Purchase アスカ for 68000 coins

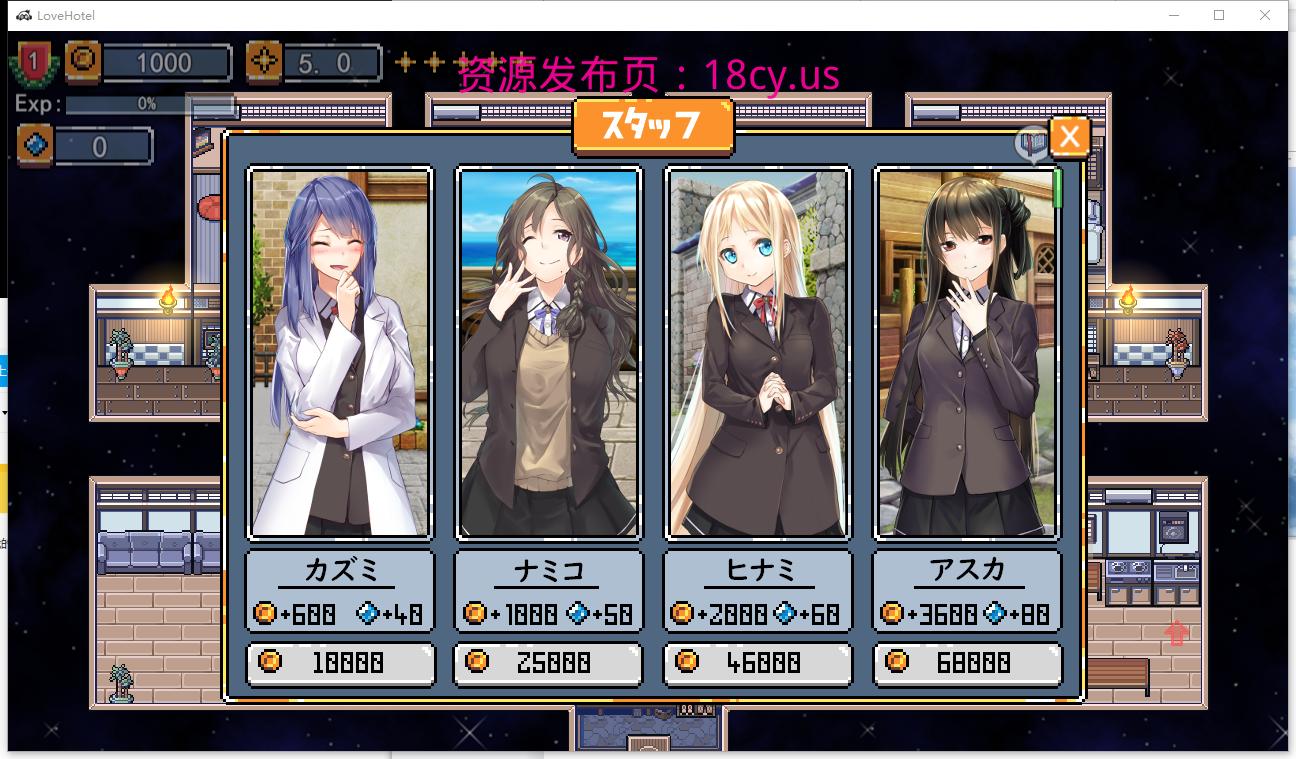pos(966,663)
